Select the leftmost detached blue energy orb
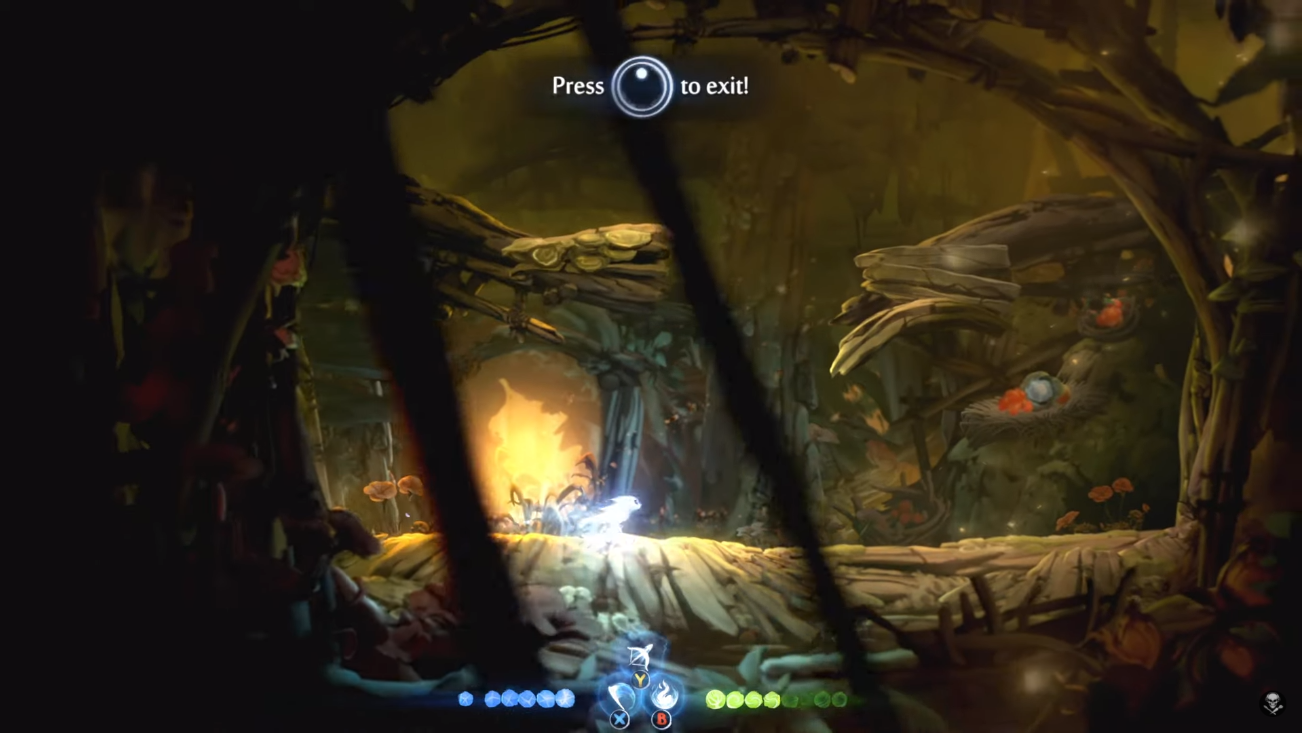 click(464, 698)
